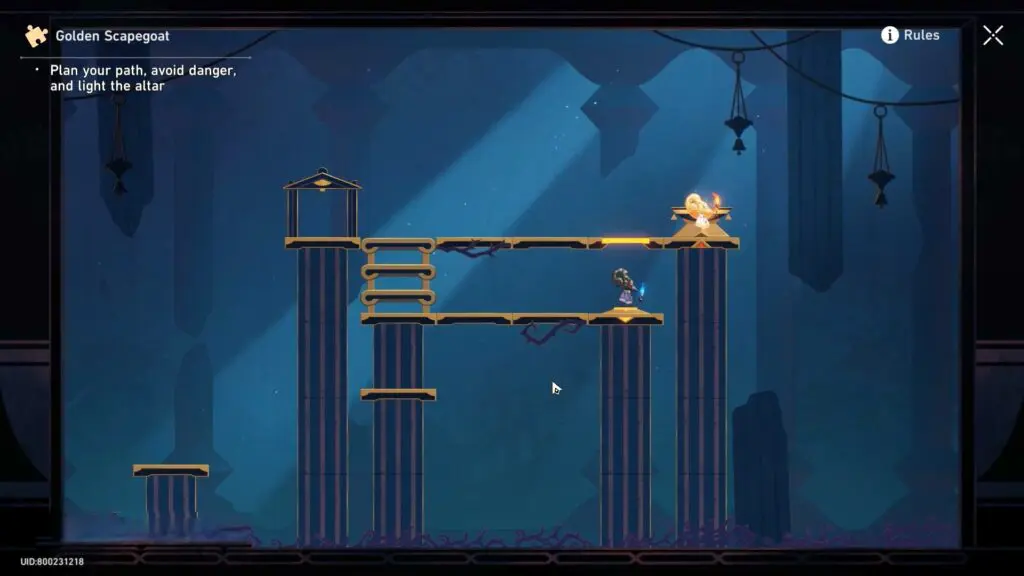The image size is (1024, 576).
Task: Close the Golden Scapegoat puzzle
Action: click(992, 35)
